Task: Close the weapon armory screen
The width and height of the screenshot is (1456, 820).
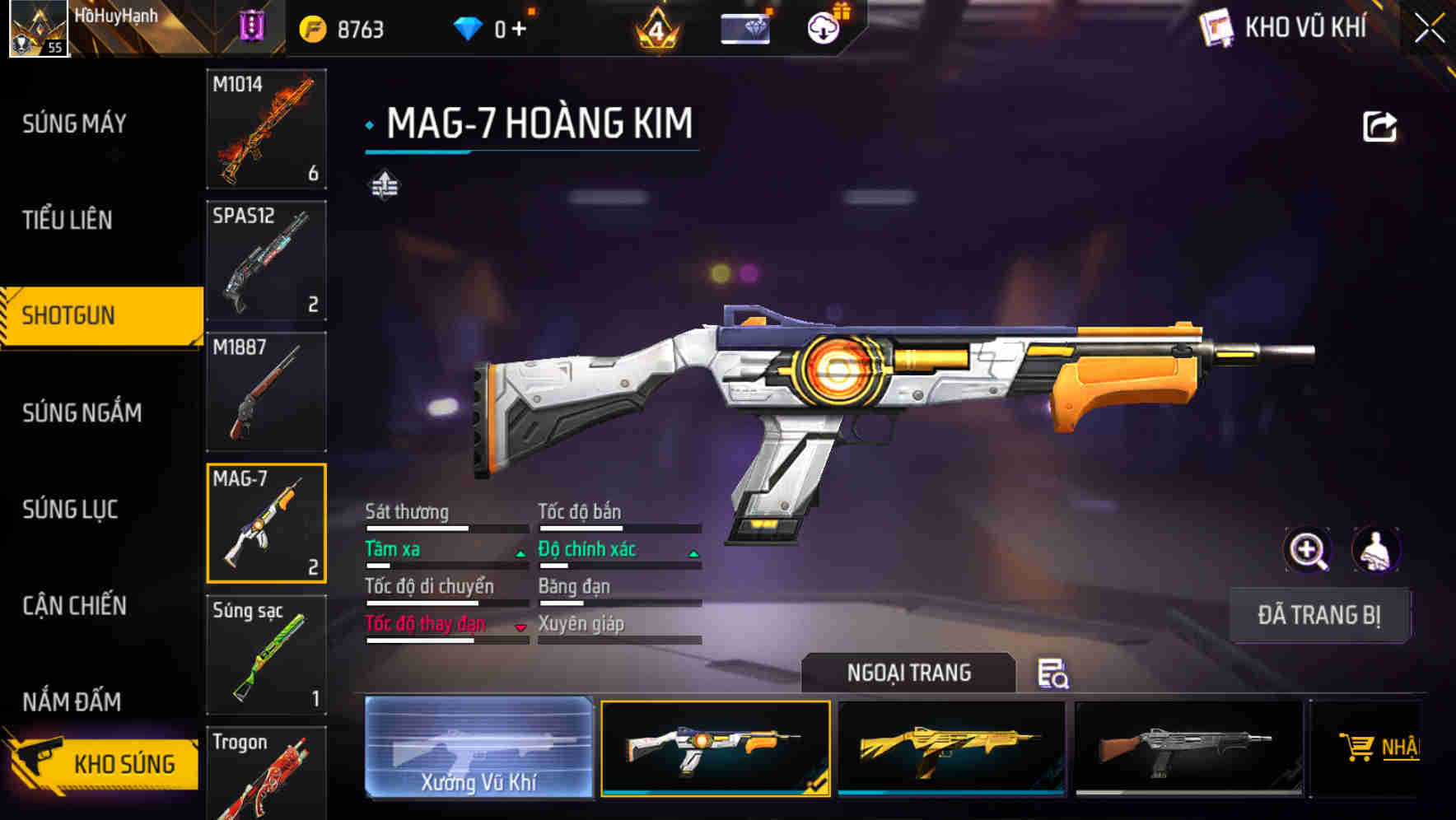Action: (1429, 29)
